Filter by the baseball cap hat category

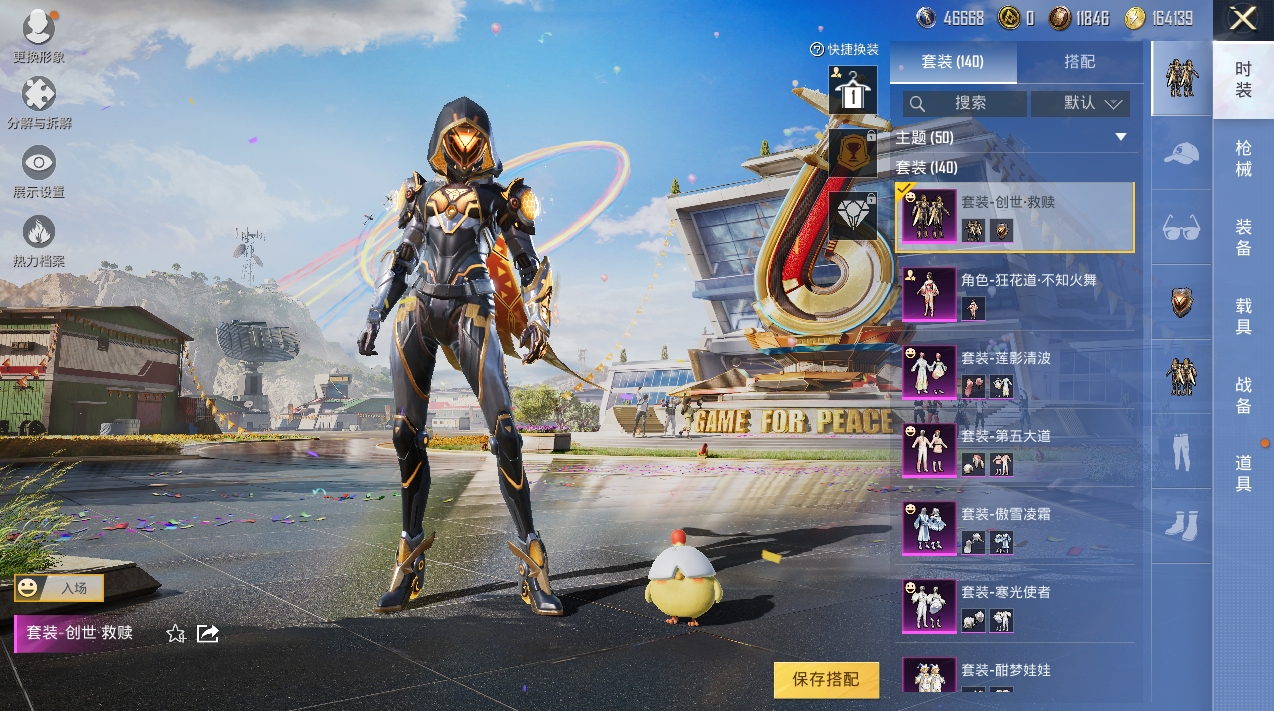[x=1182, y=153]
